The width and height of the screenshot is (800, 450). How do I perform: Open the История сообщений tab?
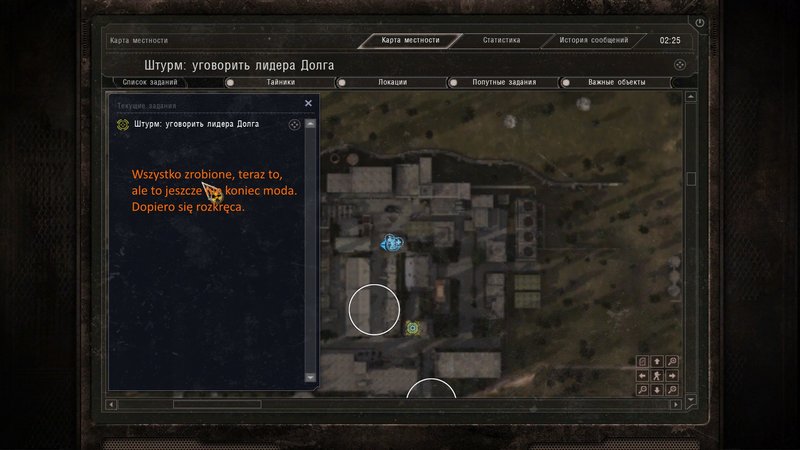point(593,41)
